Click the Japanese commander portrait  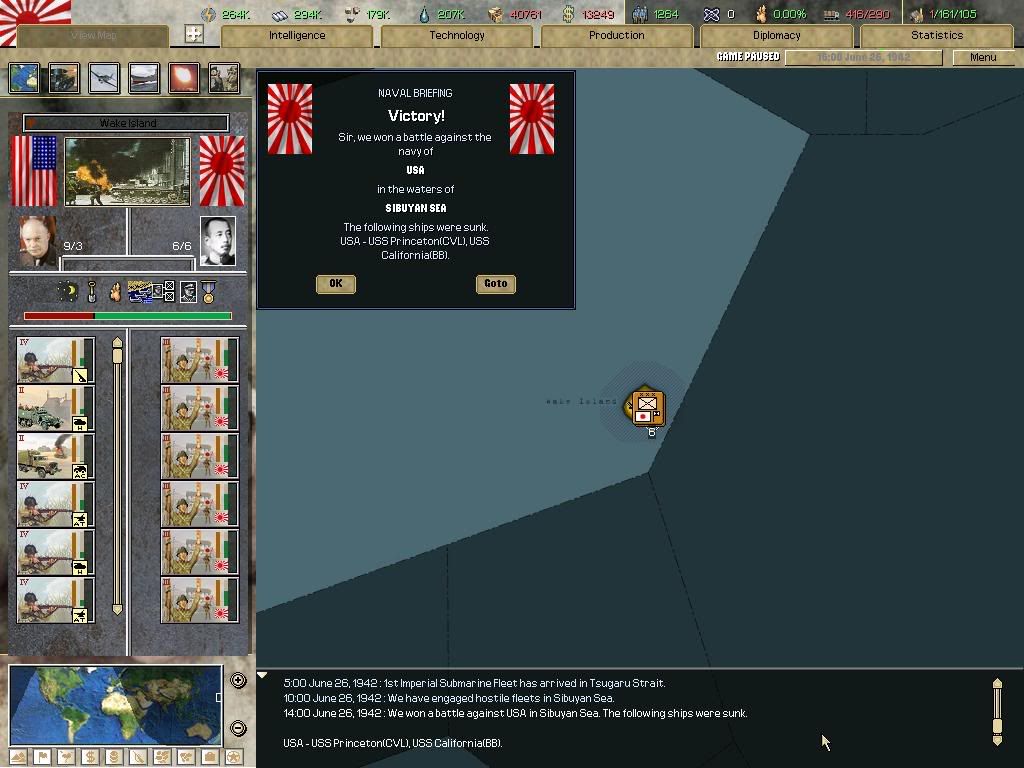tap(218, 241)
